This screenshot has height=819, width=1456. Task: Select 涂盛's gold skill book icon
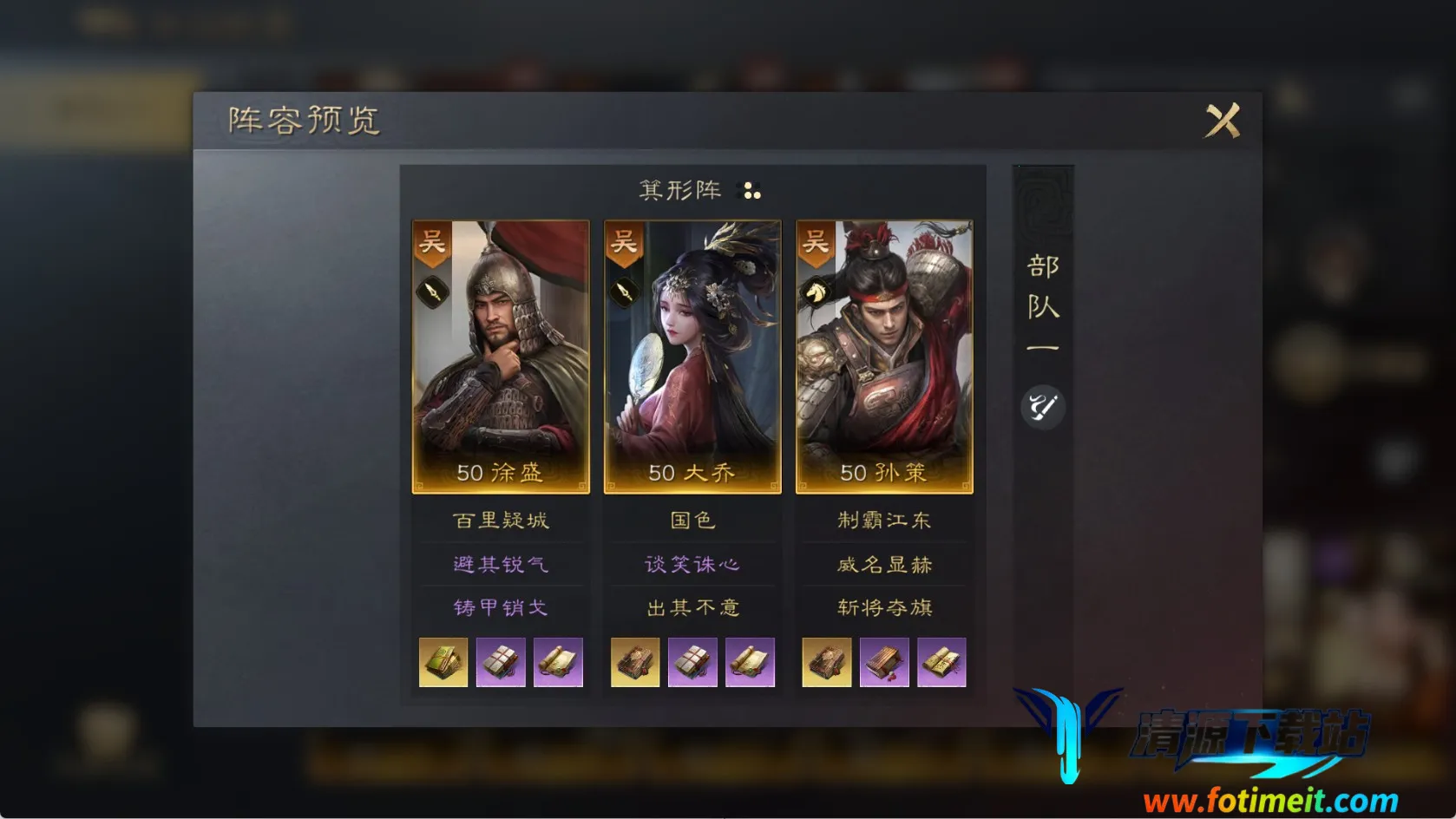coord(443,662)
